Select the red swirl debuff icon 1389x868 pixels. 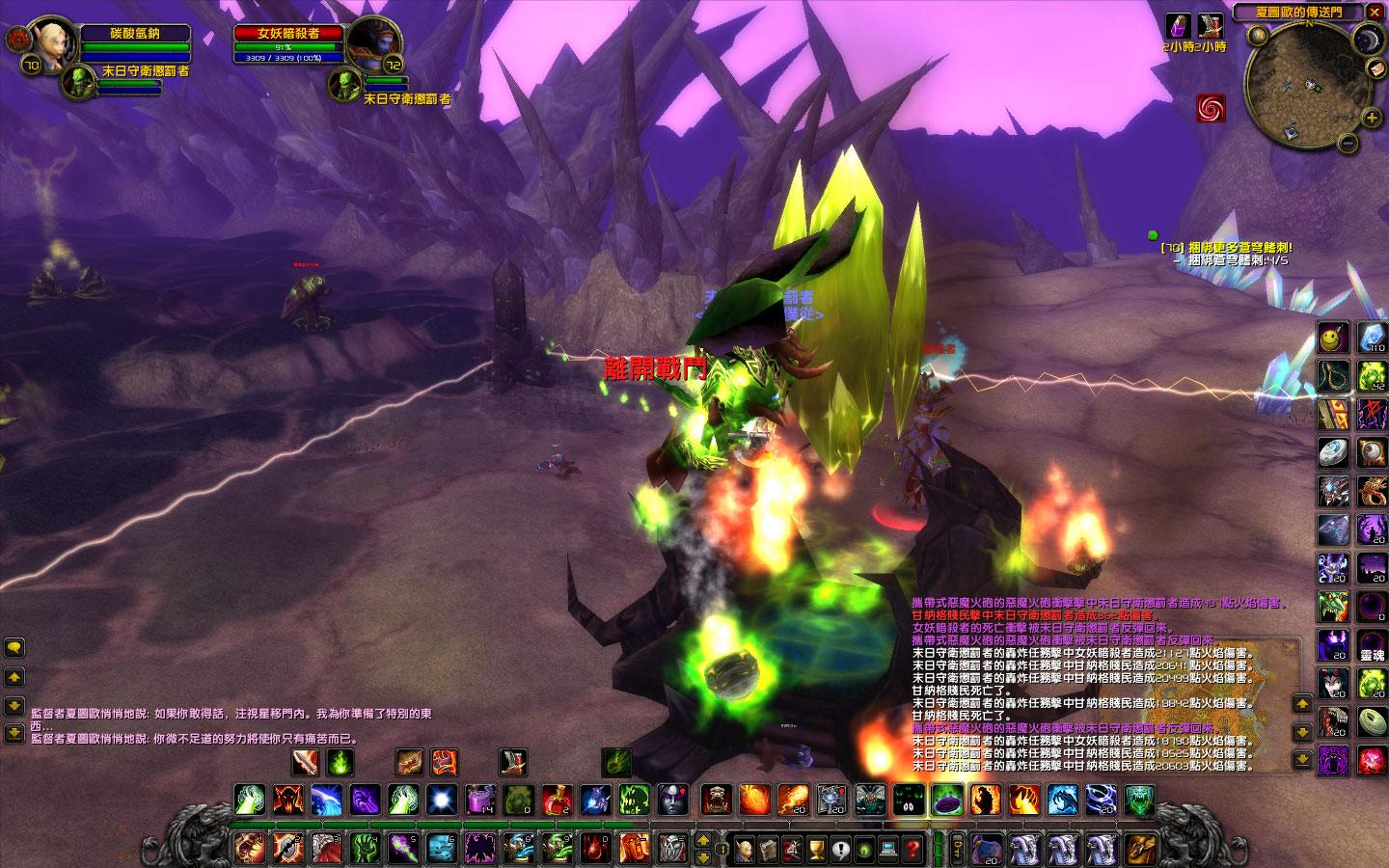[1211, 108]
